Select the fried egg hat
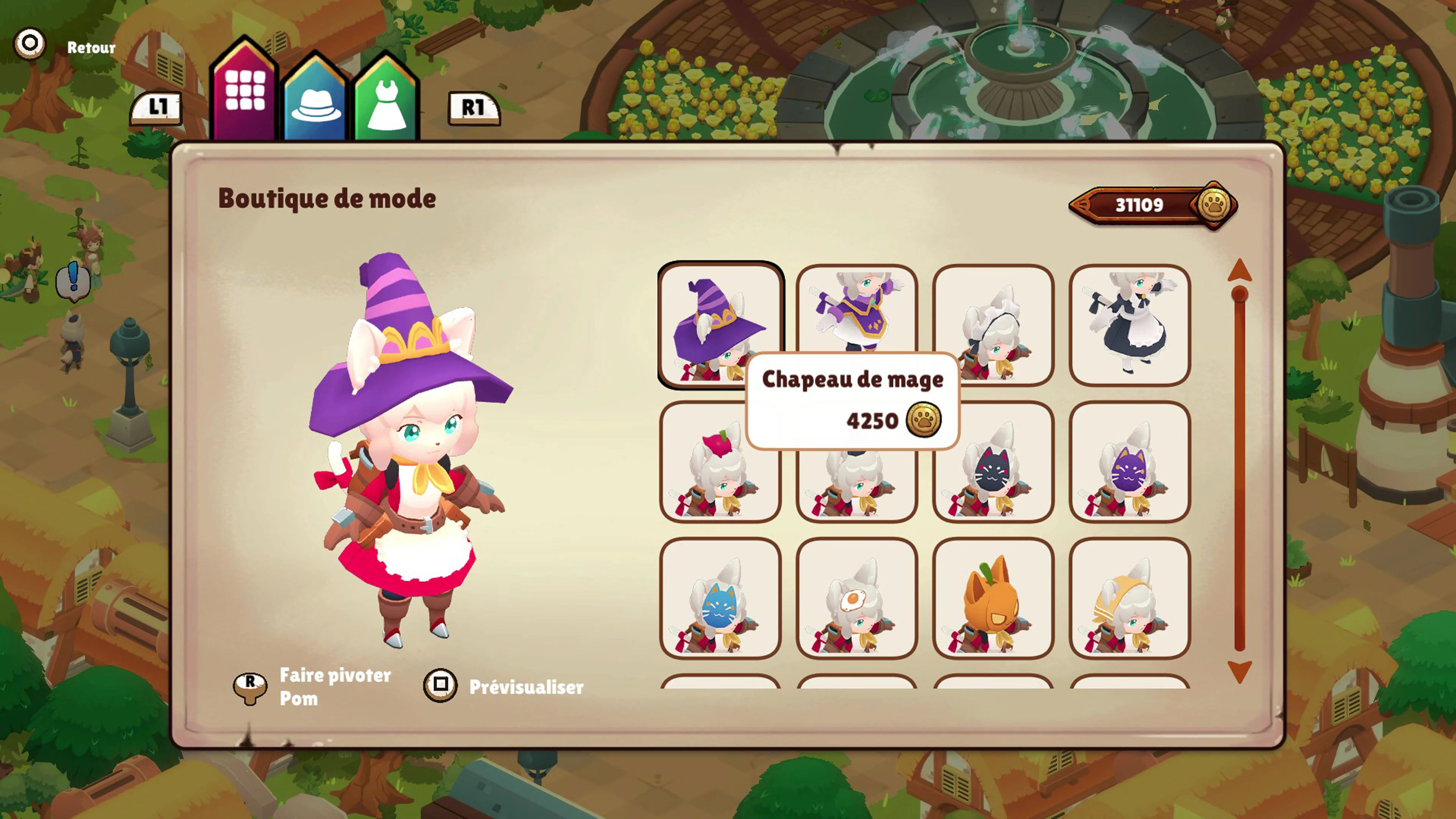The height and width of the screenshot is (819, 1456). click(856, 599)
